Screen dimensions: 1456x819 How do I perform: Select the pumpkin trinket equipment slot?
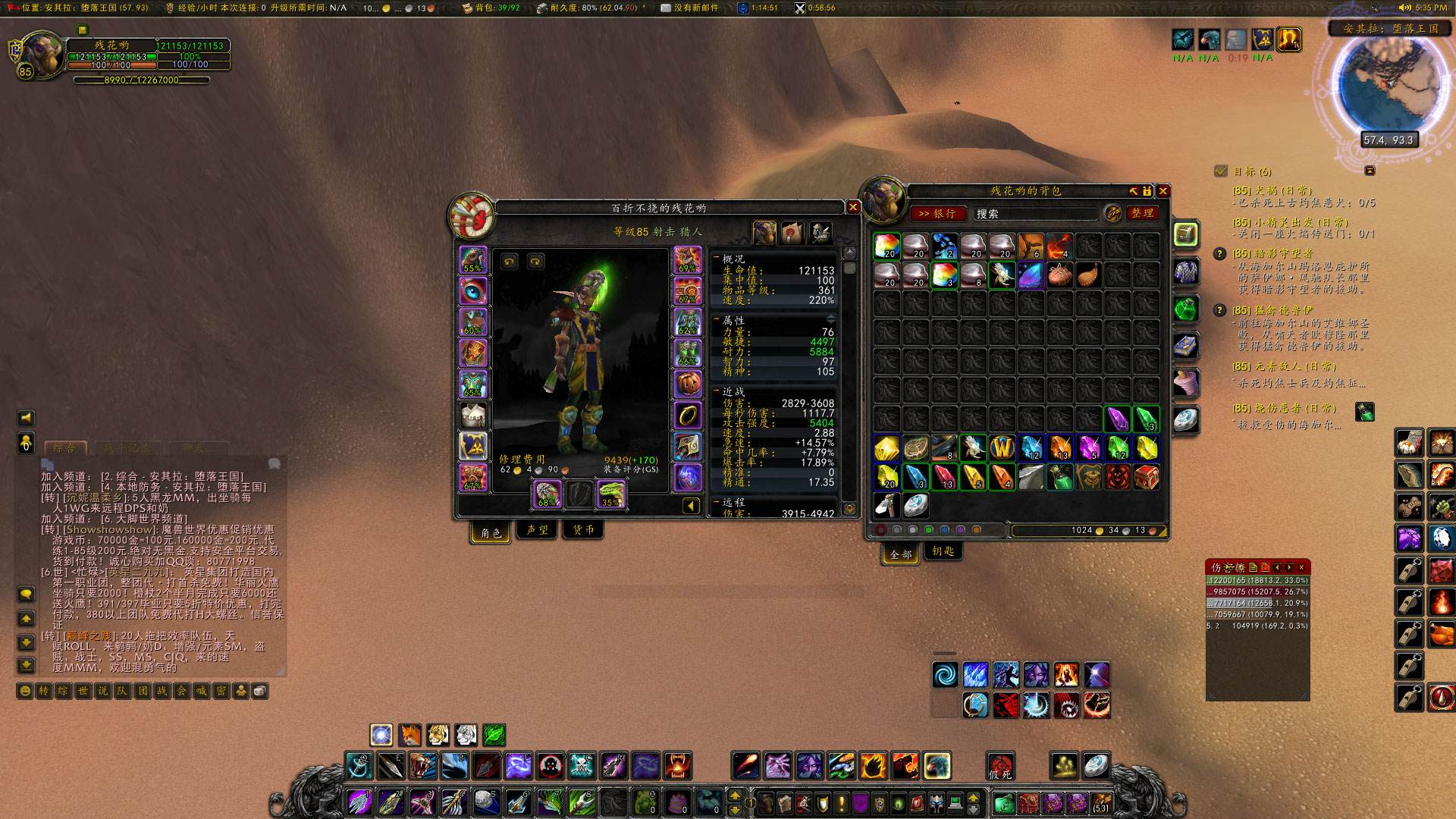click(687, 384)
